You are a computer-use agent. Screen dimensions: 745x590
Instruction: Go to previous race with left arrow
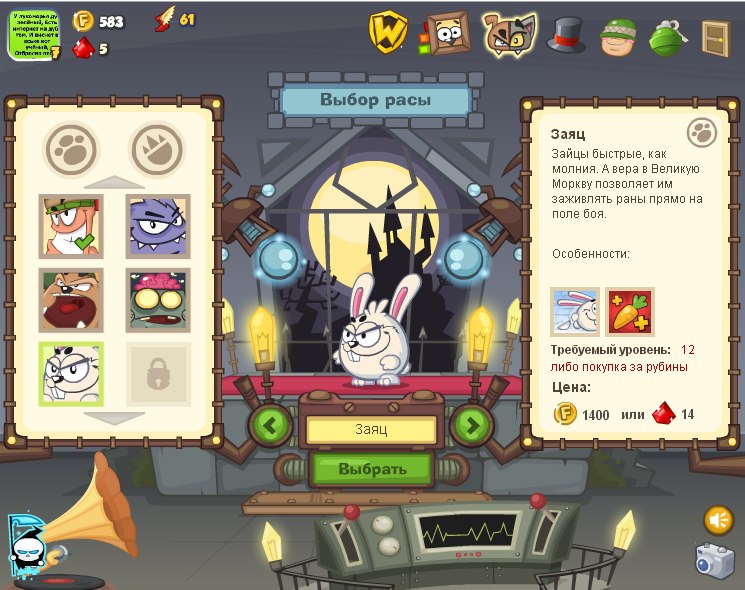[270, 425]
